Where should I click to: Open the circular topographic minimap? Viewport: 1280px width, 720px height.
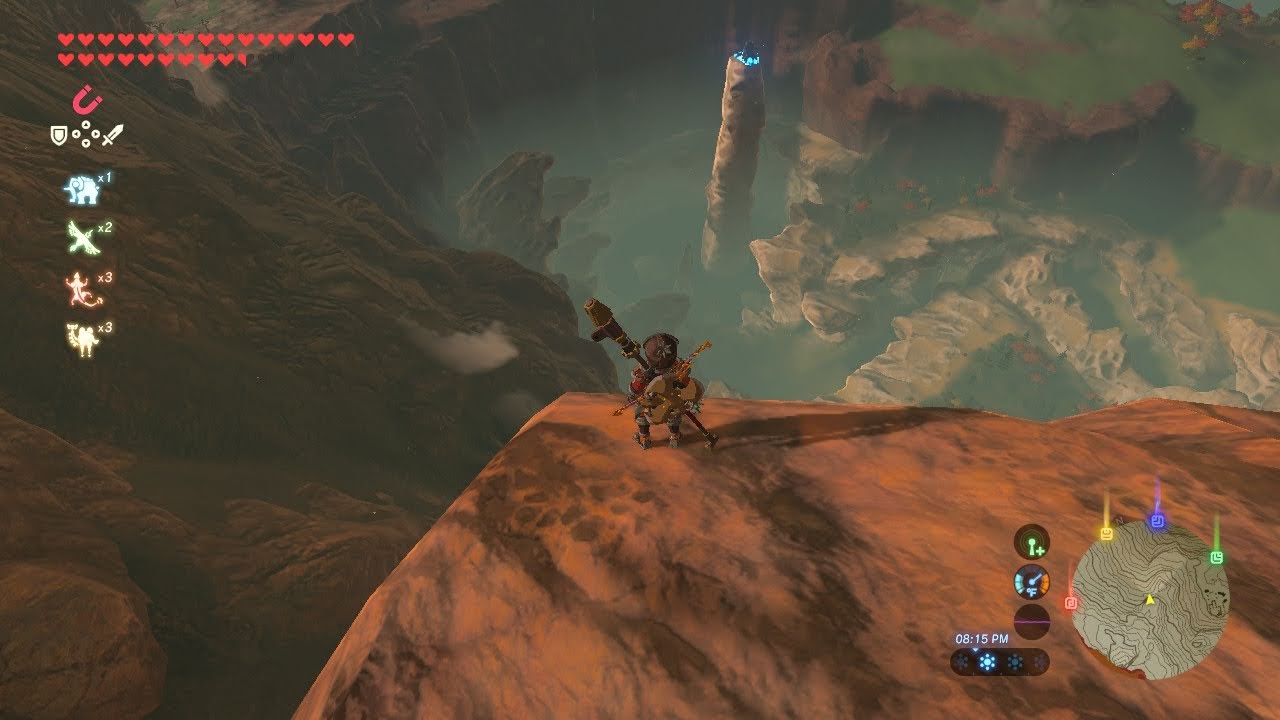click(1149, 600)
